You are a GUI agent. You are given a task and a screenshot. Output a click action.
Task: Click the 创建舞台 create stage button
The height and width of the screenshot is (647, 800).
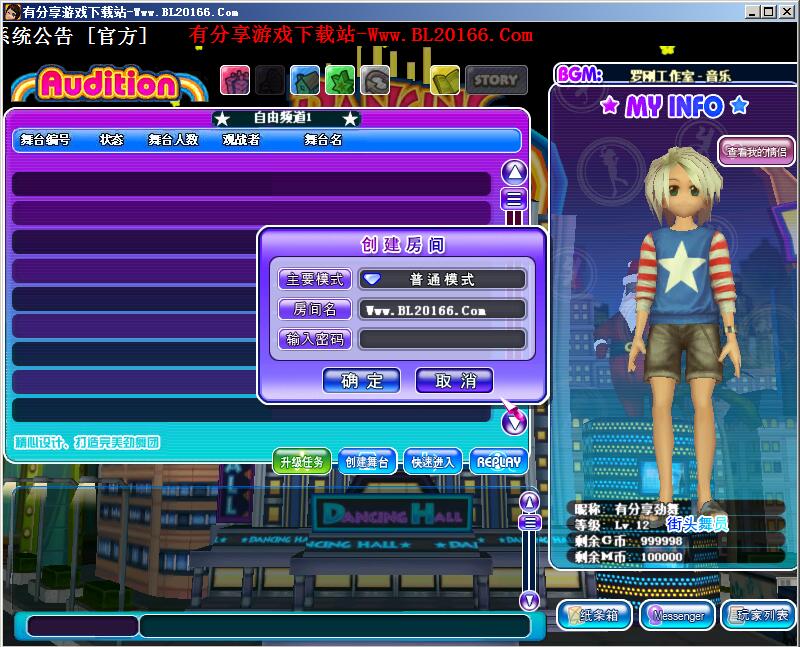click(367, 462)
